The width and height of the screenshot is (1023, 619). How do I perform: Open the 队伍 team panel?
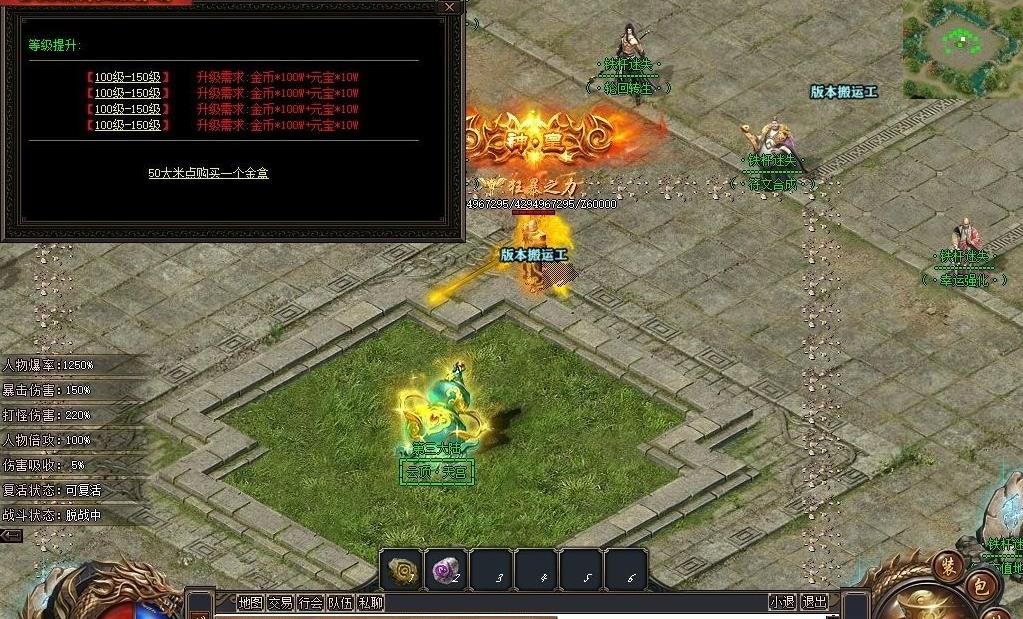pos(340,602)
